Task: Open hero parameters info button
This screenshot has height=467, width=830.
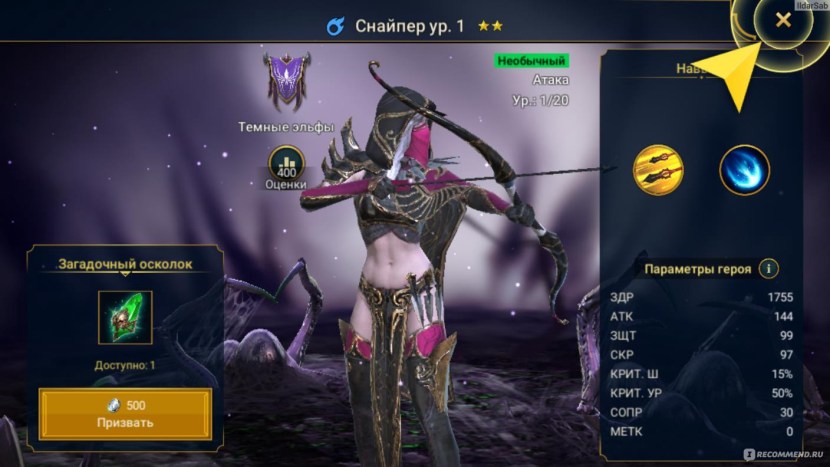Action: click(x=768, y=269)
